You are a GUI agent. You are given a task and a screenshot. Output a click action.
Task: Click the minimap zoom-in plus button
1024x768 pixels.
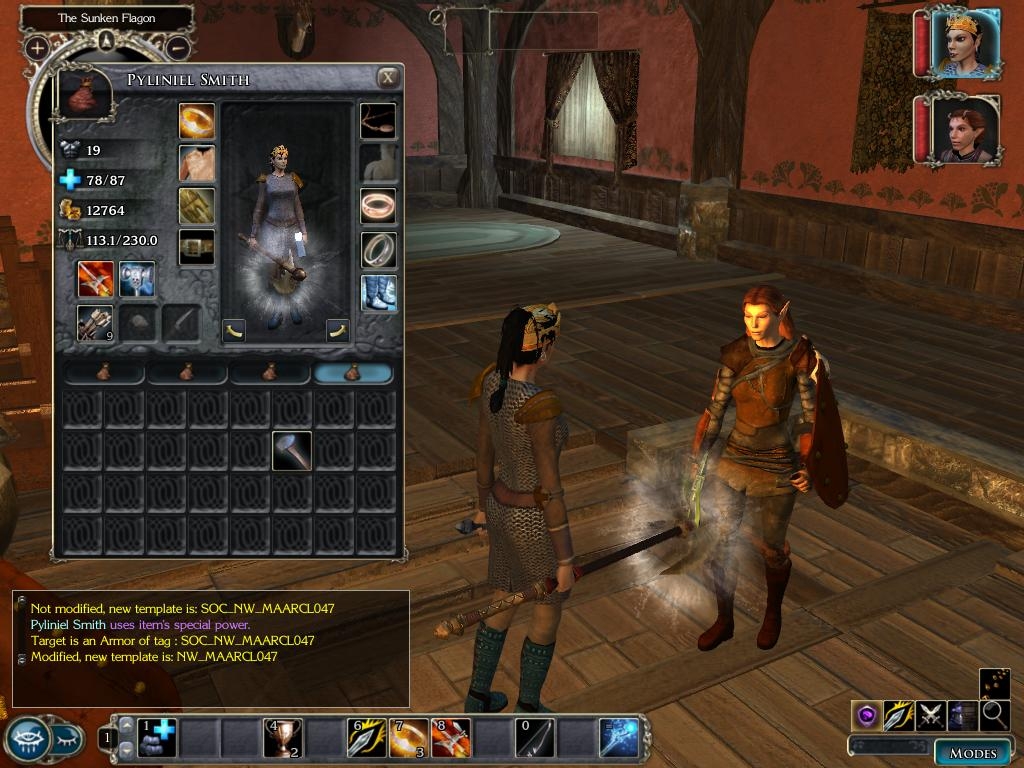click(37, 47)
